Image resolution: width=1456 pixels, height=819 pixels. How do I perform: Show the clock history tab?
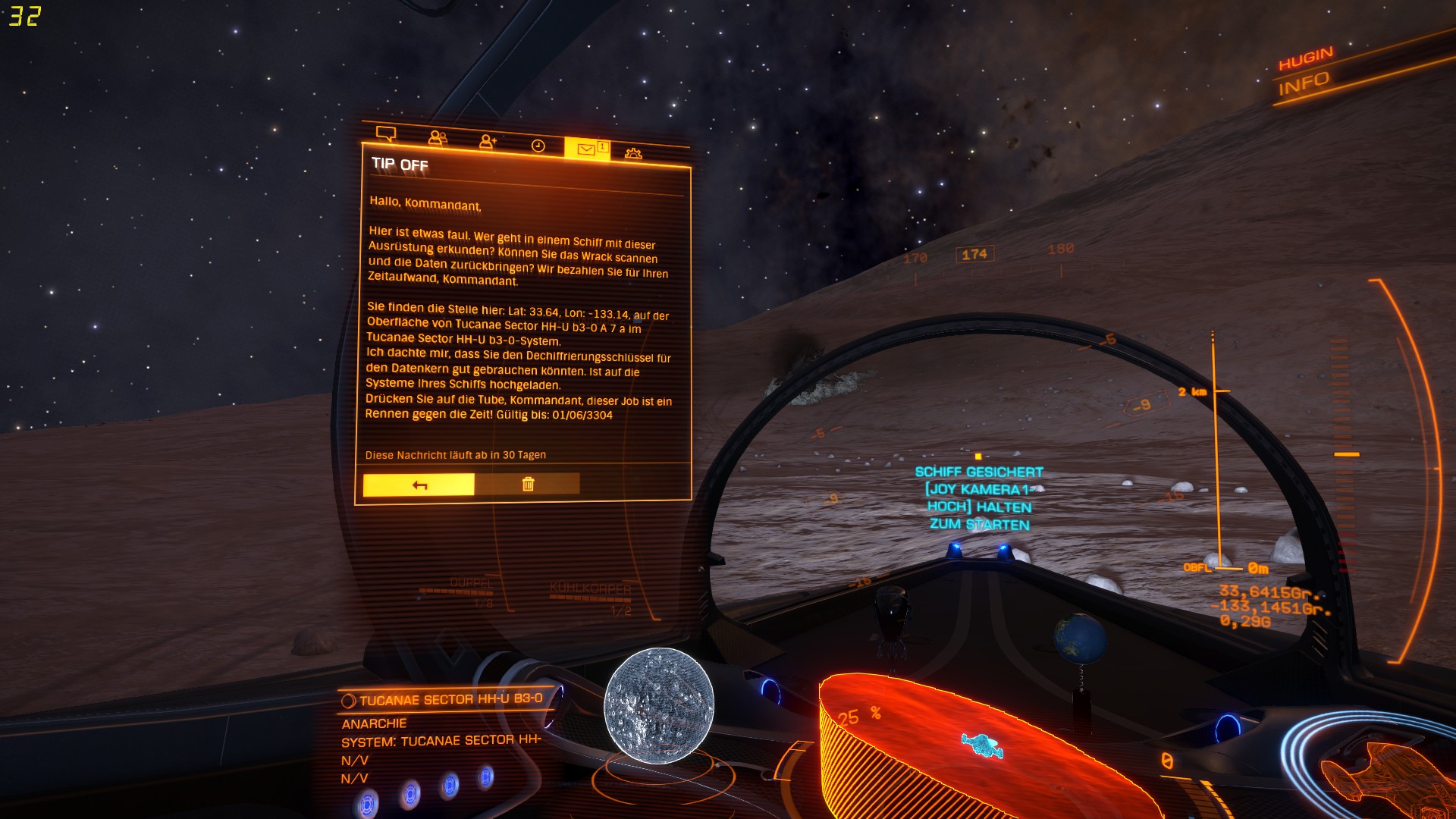pos(538,146)
